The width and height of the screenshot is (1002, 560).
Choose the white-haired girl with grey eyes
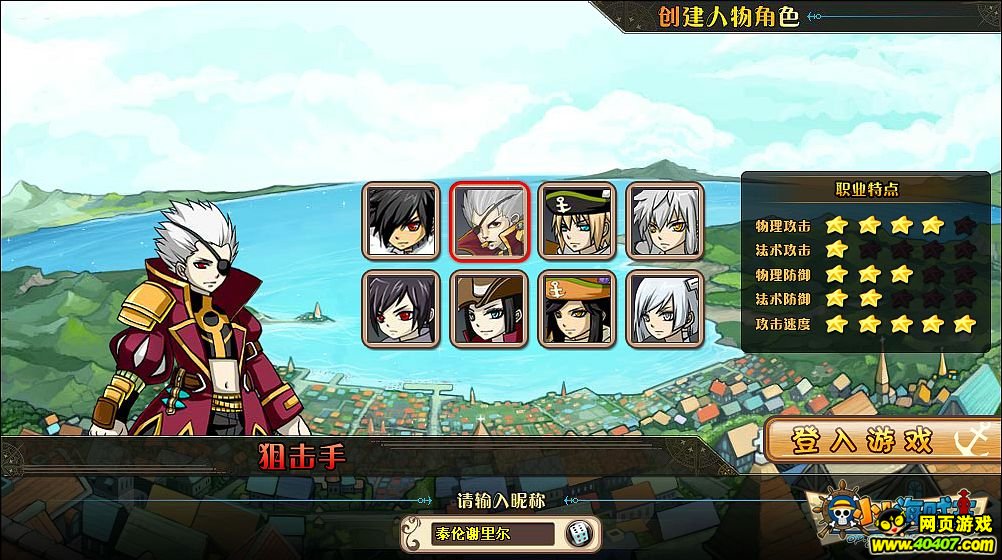[x=665, y=308]
